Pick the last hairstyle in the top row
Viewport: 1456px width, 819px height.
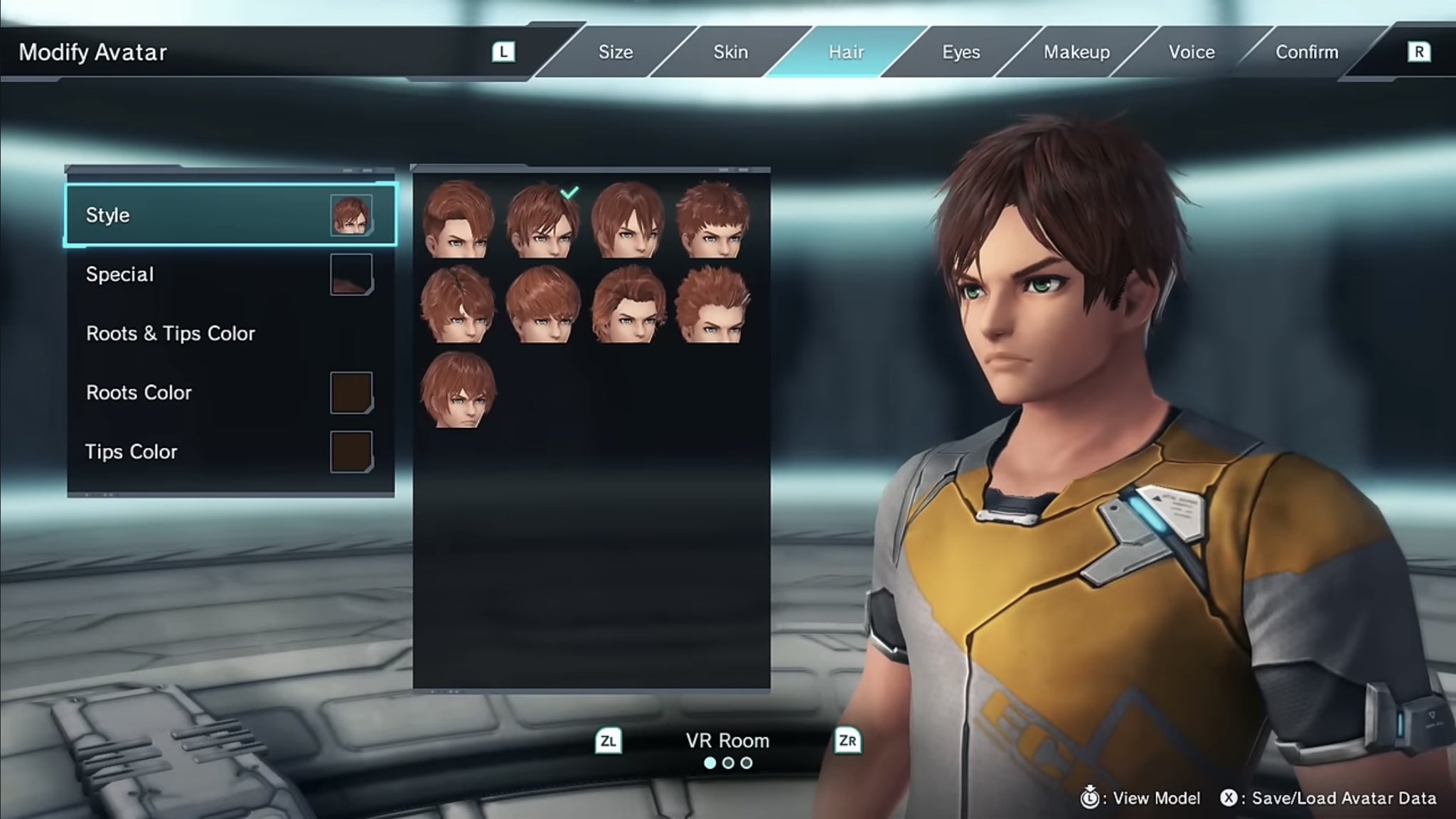712,220
